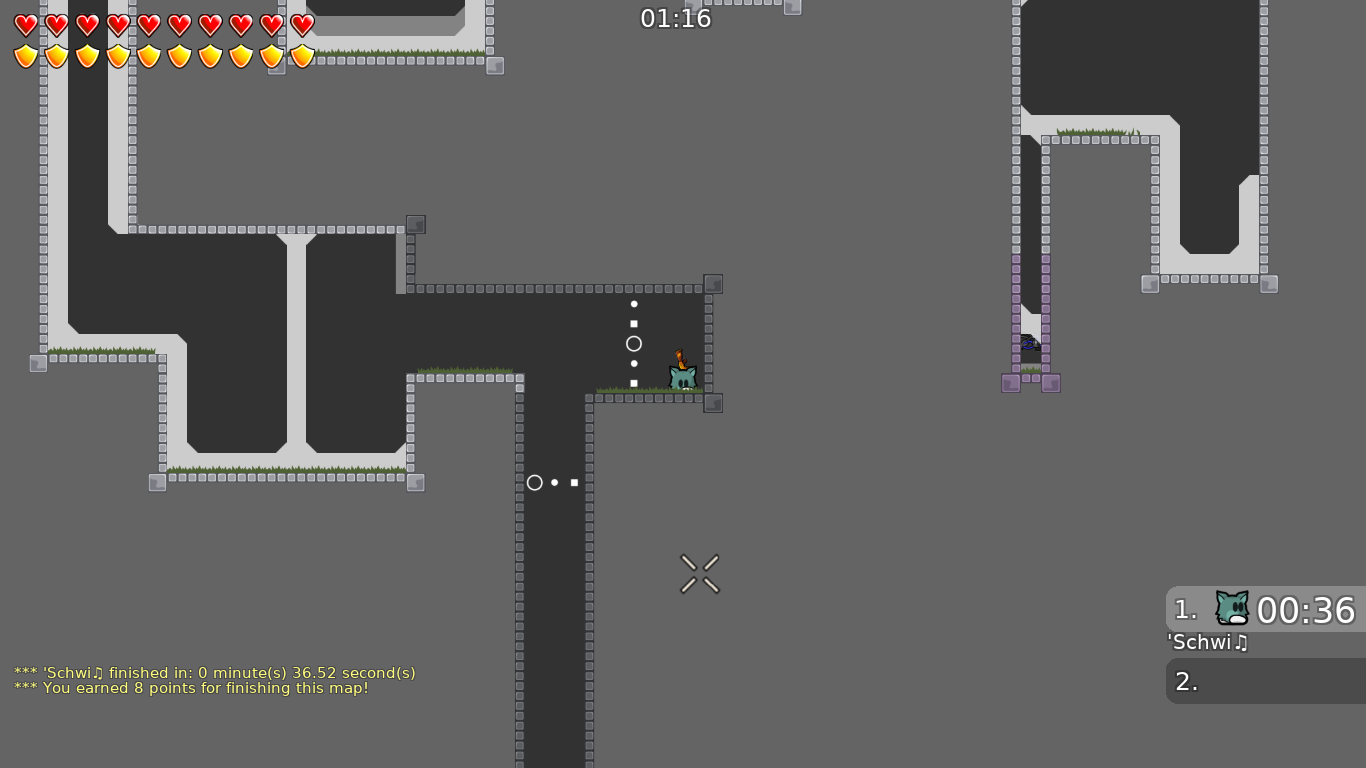Click the crosshair weapon cursor
The width and height of the screenshot is (1366, 768).
[x=699, y=573]
